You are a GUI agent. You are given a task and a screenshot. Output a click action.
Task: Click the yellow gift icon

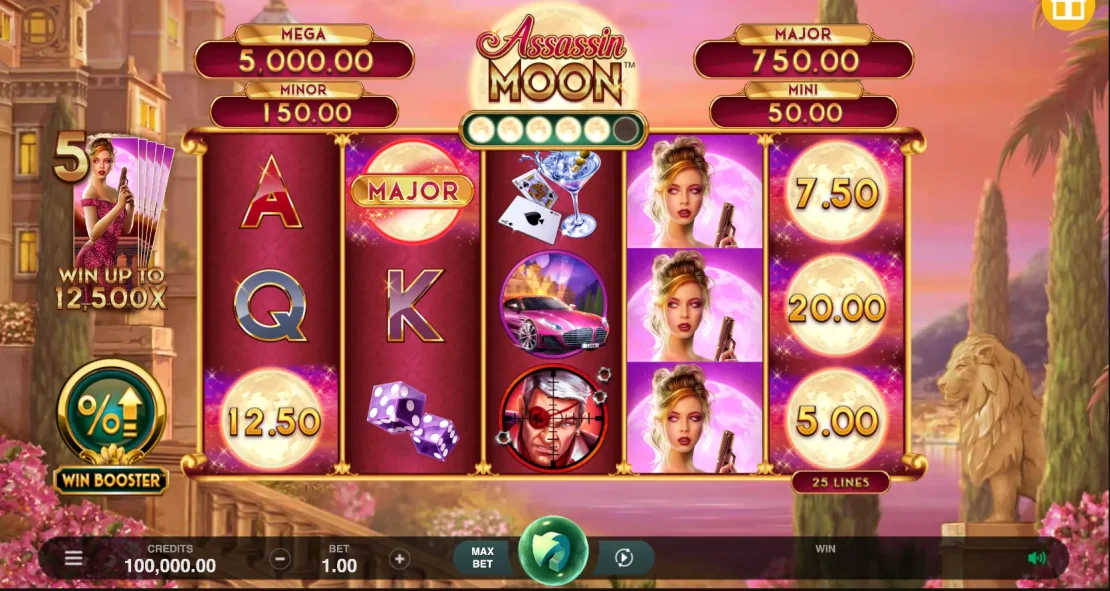[x=1069, y=10]
